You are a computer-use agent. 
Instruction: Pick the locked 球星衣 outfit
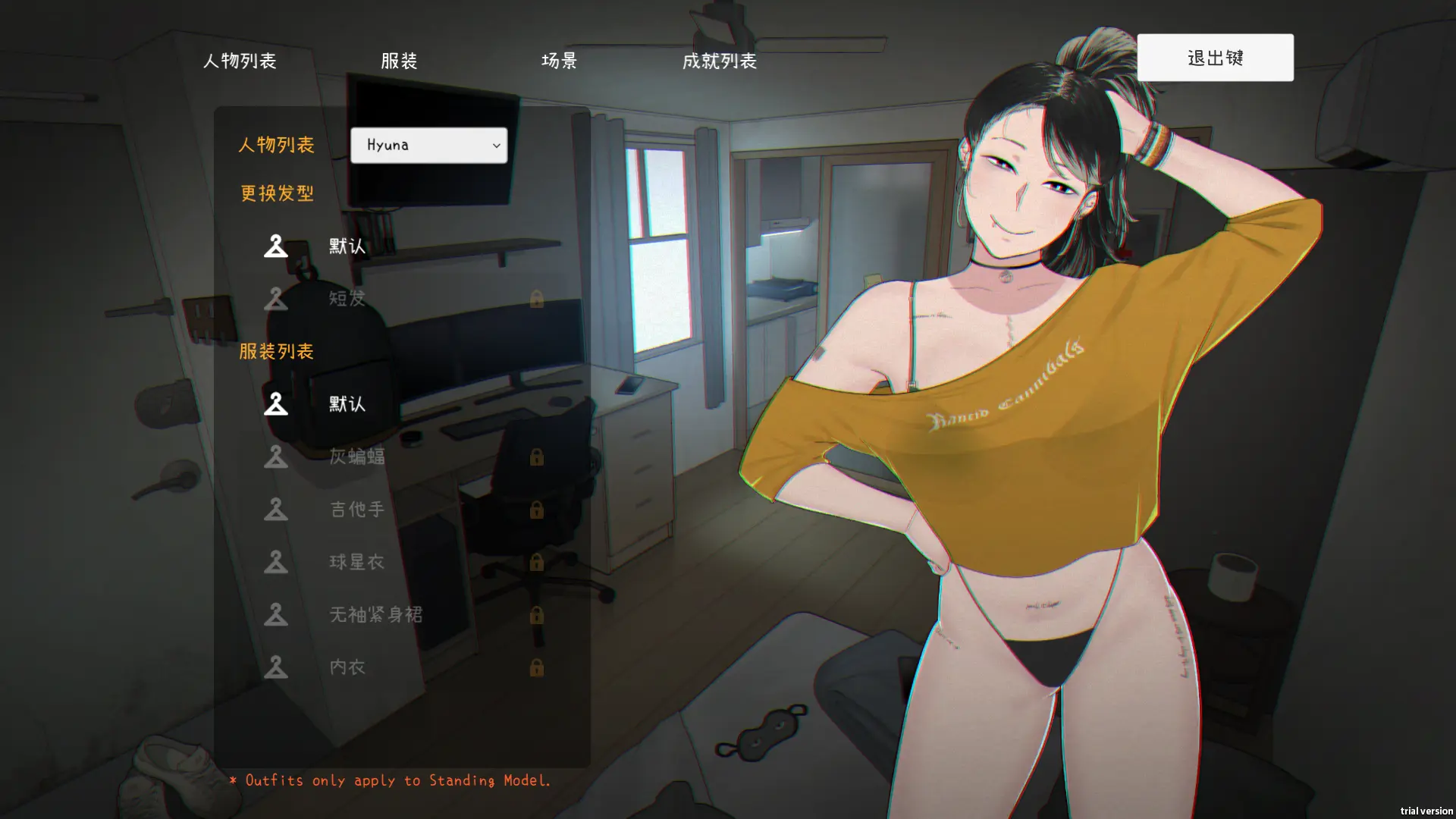356,562
